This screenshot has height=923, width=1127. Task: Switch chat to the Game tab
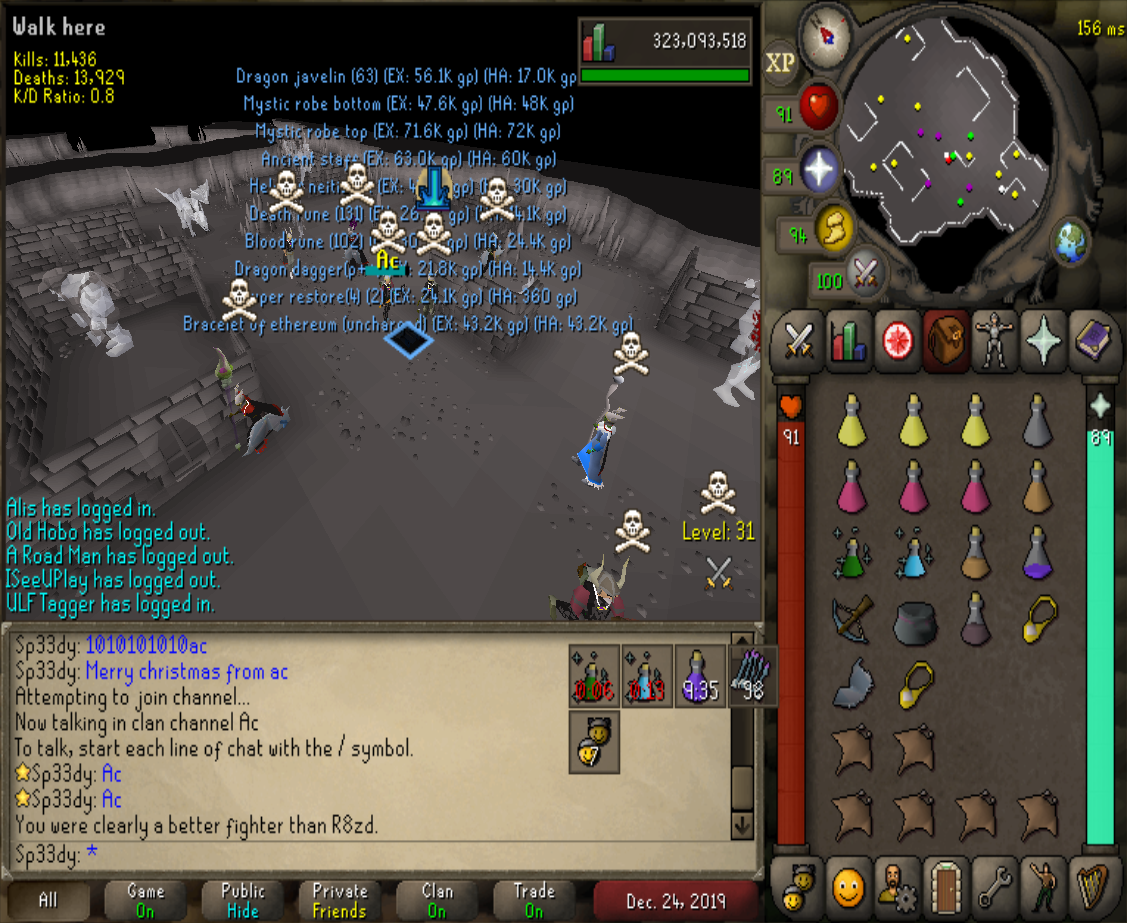point(146,900)
